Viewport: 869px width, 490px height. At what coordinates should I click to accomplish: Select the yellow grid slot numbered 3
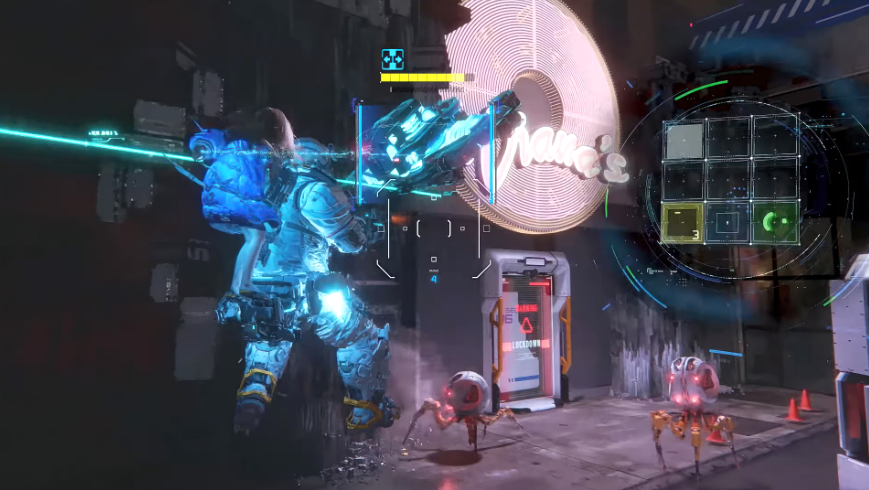click(x=681, y=222)
